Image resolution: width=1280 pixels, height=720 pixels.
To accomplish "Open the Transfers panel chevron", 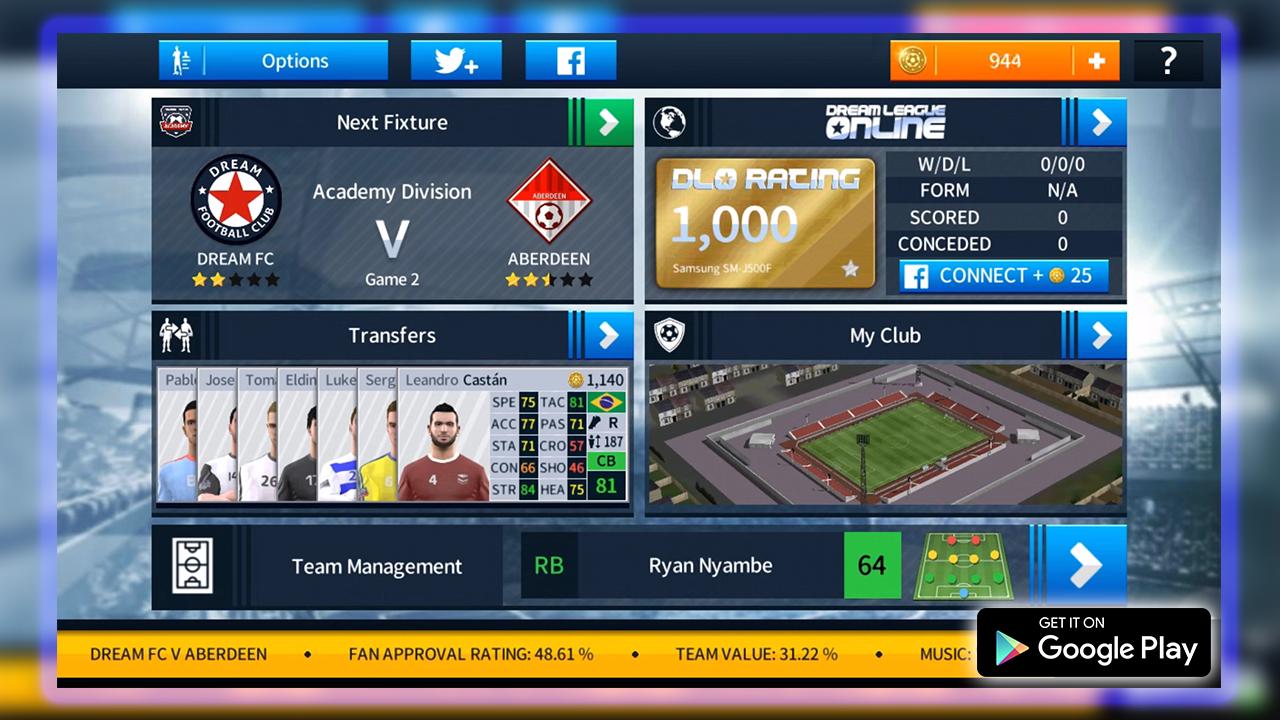I will pyautogui.click(x=608, y=335).
